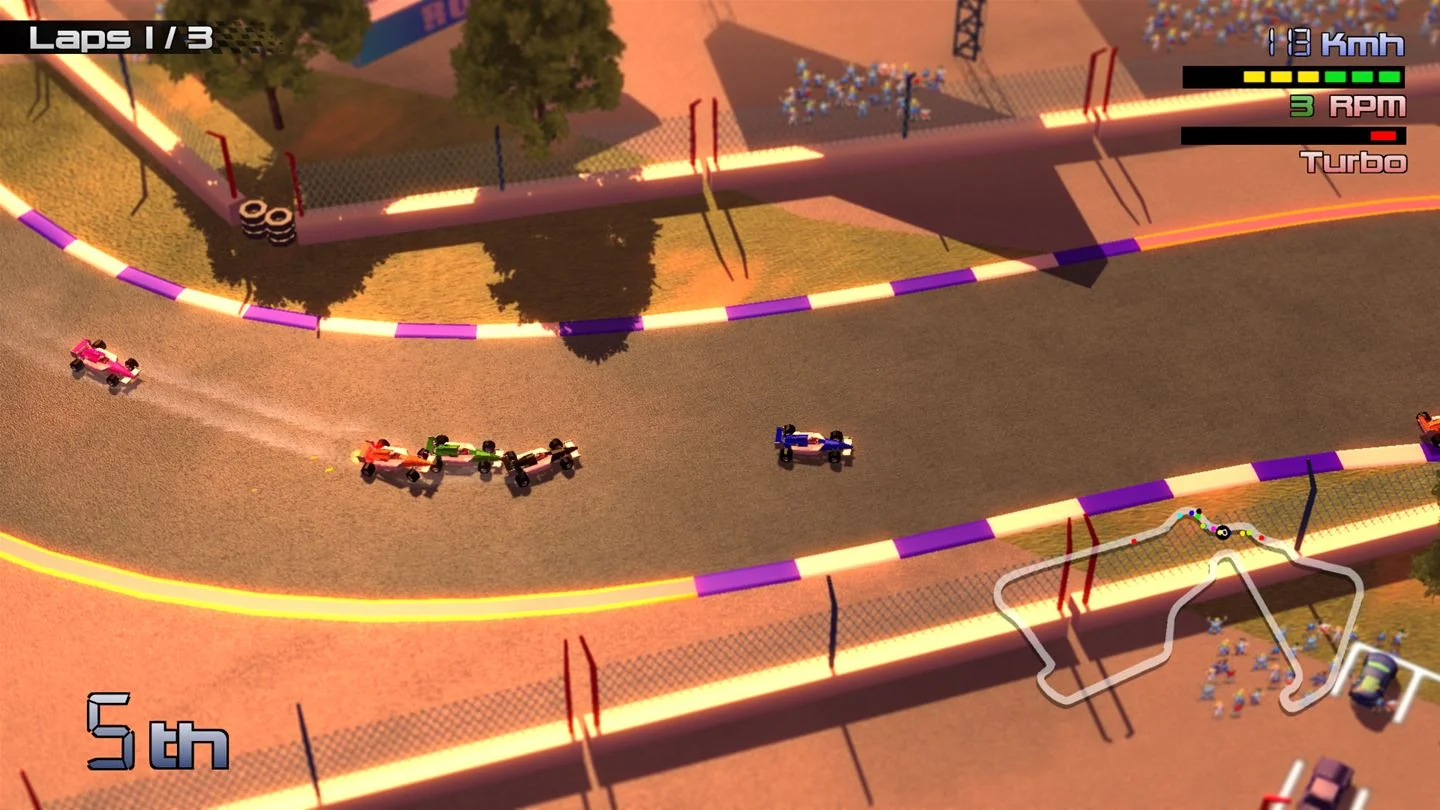Viewport: 1440px width, 810px height.
Task: Select the orange race car in the pack
Action: (390, 455)
